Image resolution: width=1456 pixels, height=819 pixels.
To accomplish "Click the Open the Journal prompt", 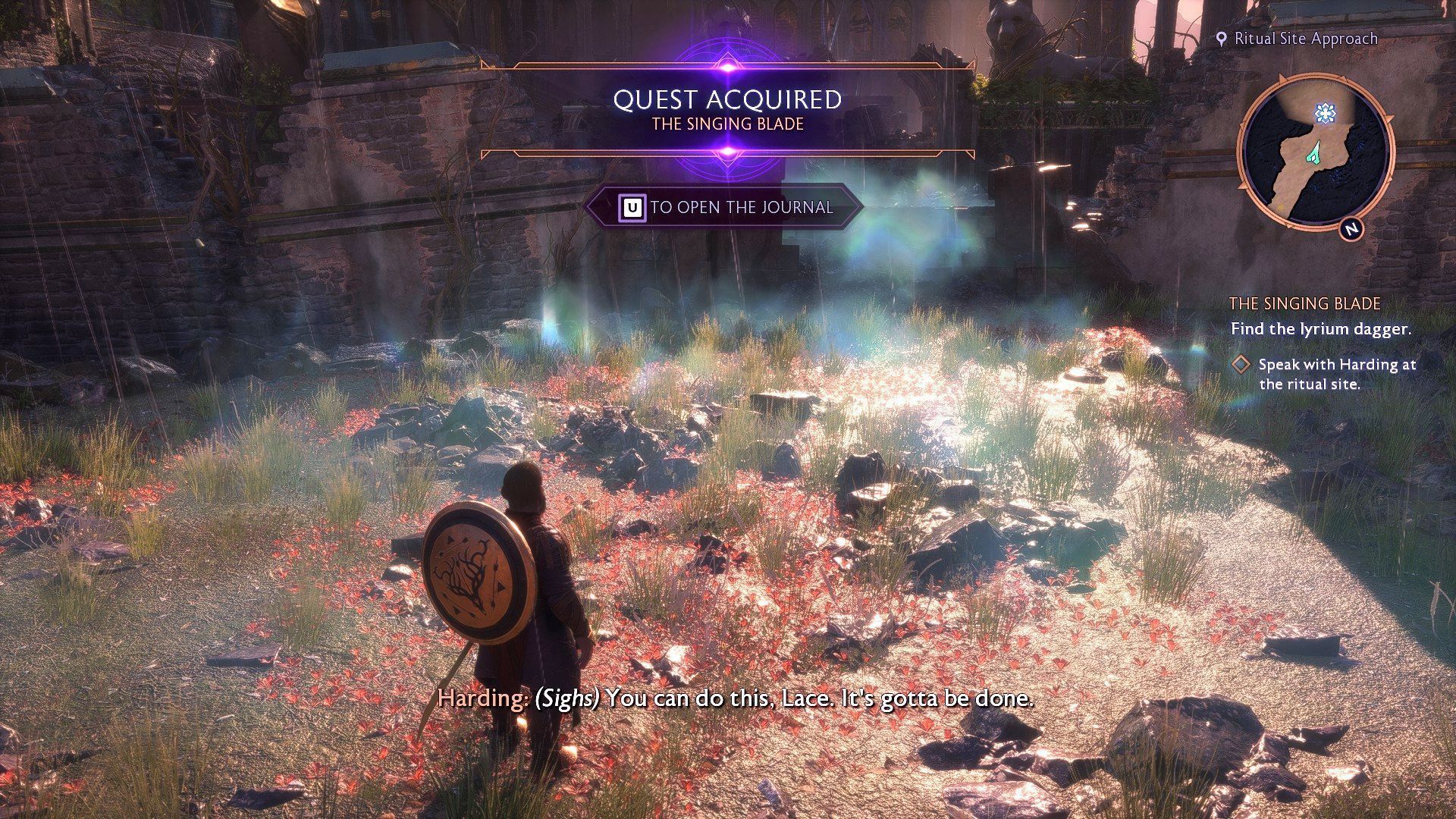I will pos(725,207).
